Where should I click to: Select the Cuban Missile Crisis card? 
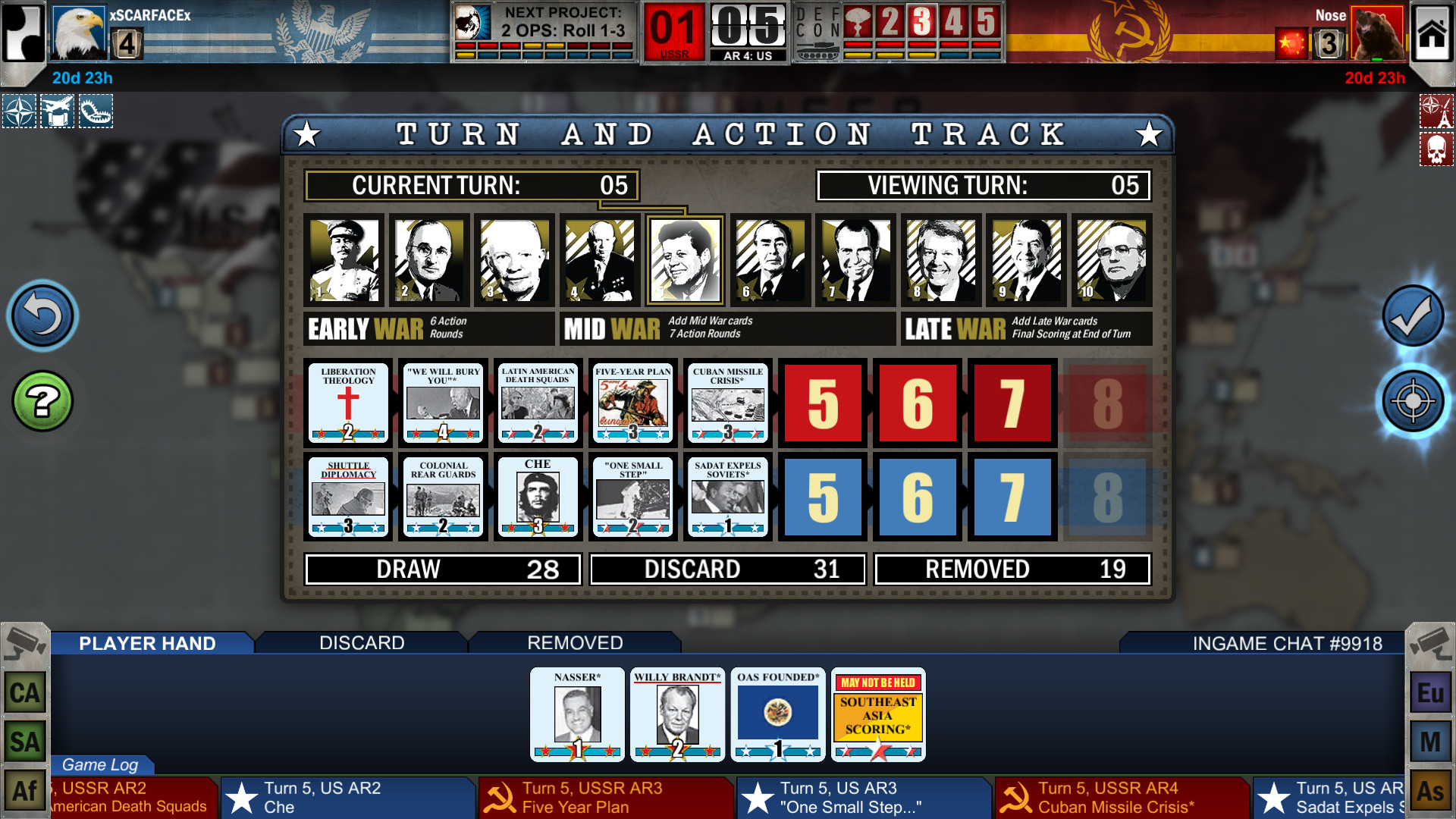coord(727,403)
